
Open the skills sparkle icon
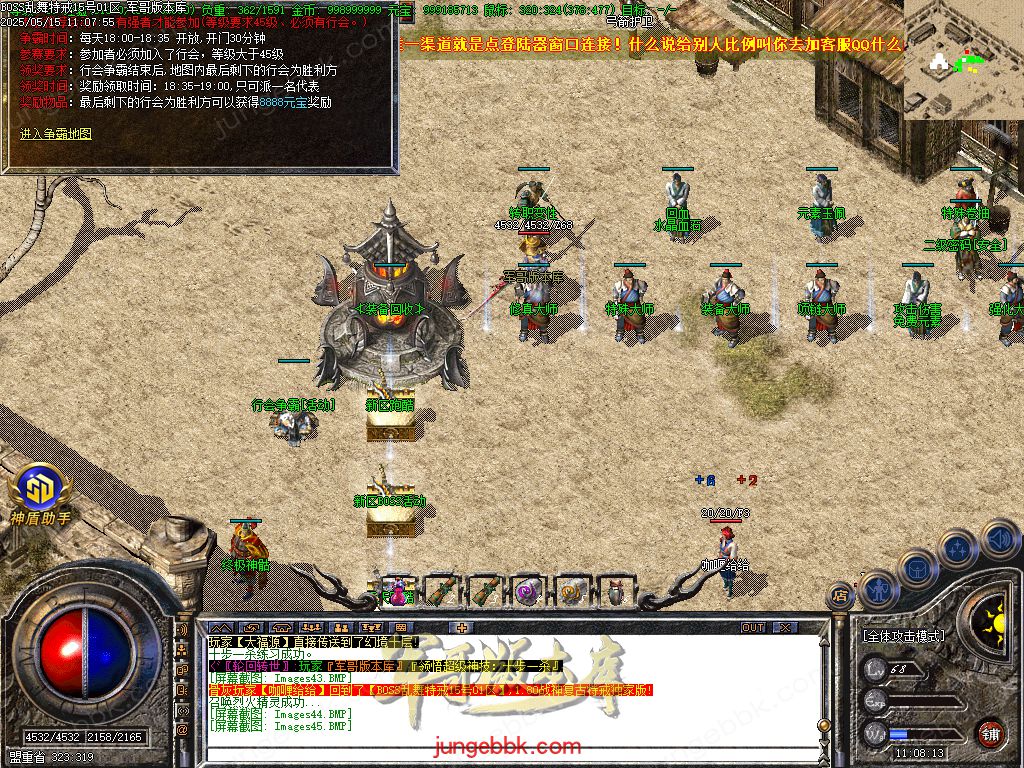point(958,548)
